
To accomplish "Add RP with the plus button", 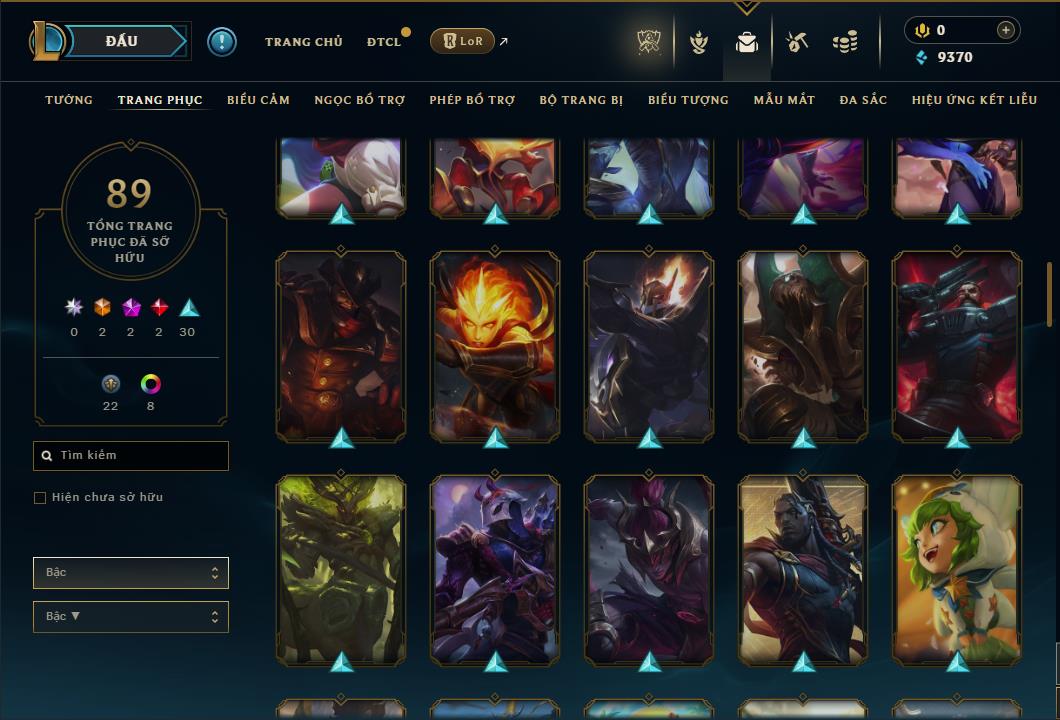I will pos(1006,30).
